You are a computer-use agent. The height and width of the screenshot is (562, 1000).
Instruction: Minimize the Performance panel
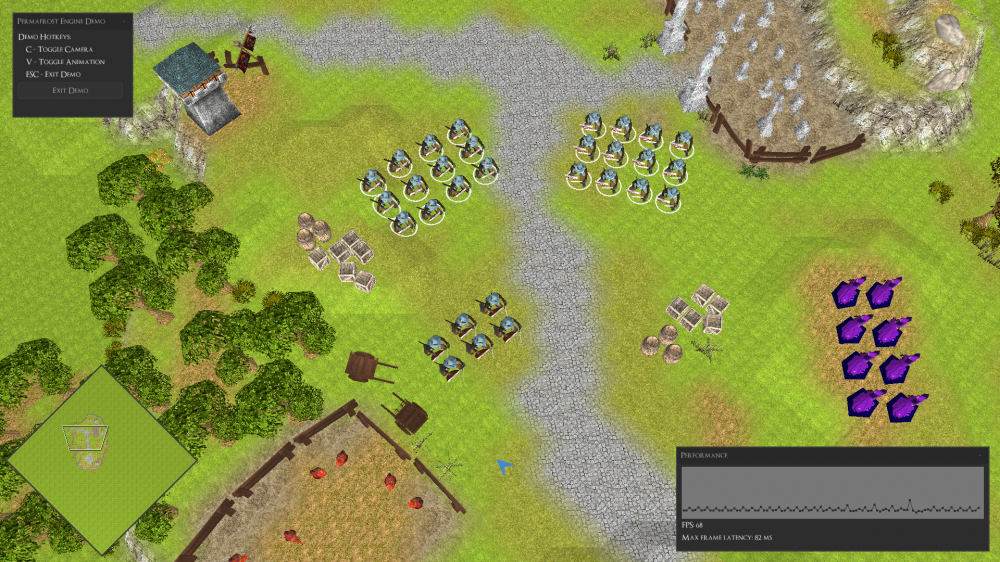pyautogui.click(x=981, y=454)
